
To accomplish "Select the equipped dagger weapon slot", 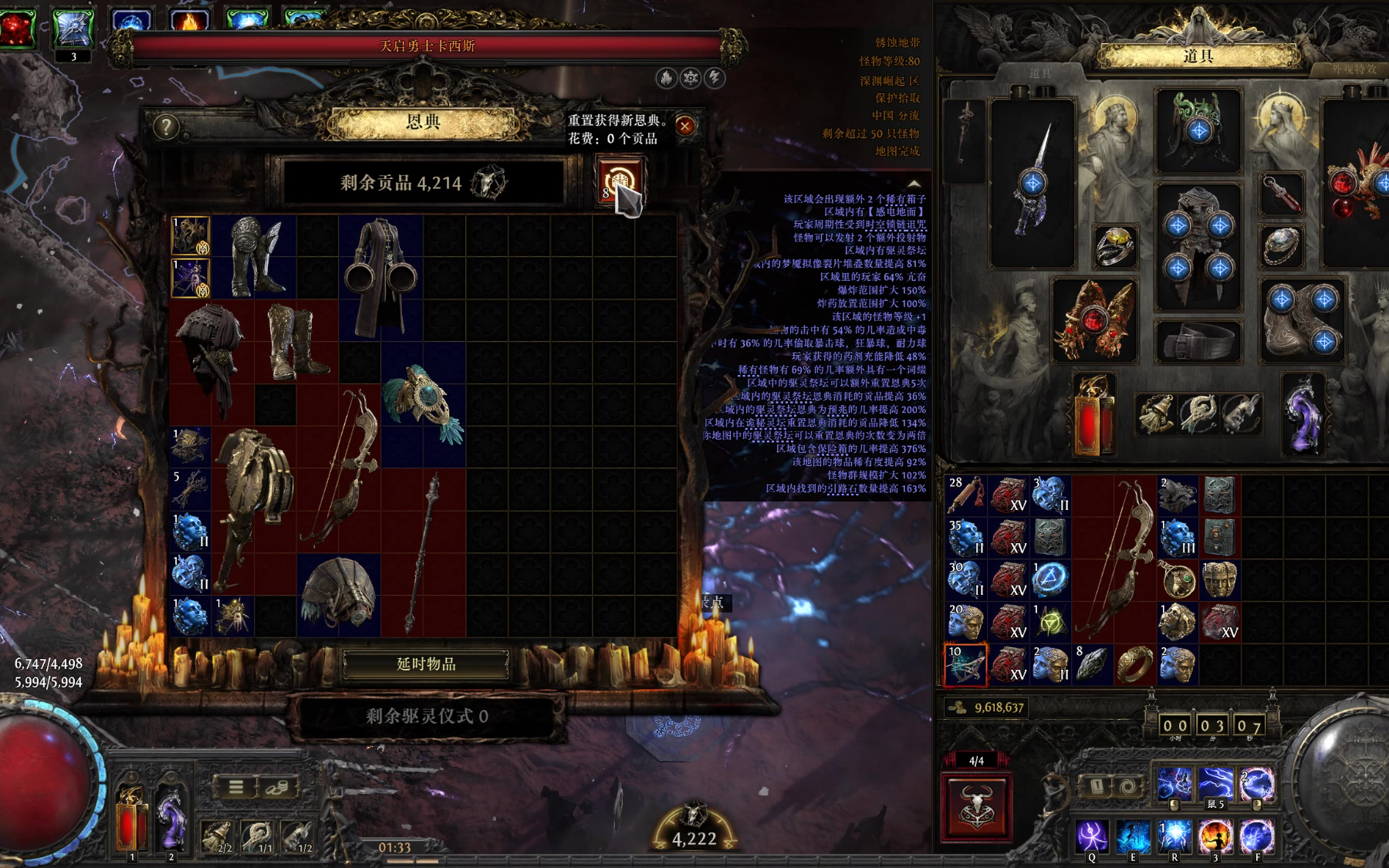I will pos(1032,183).
